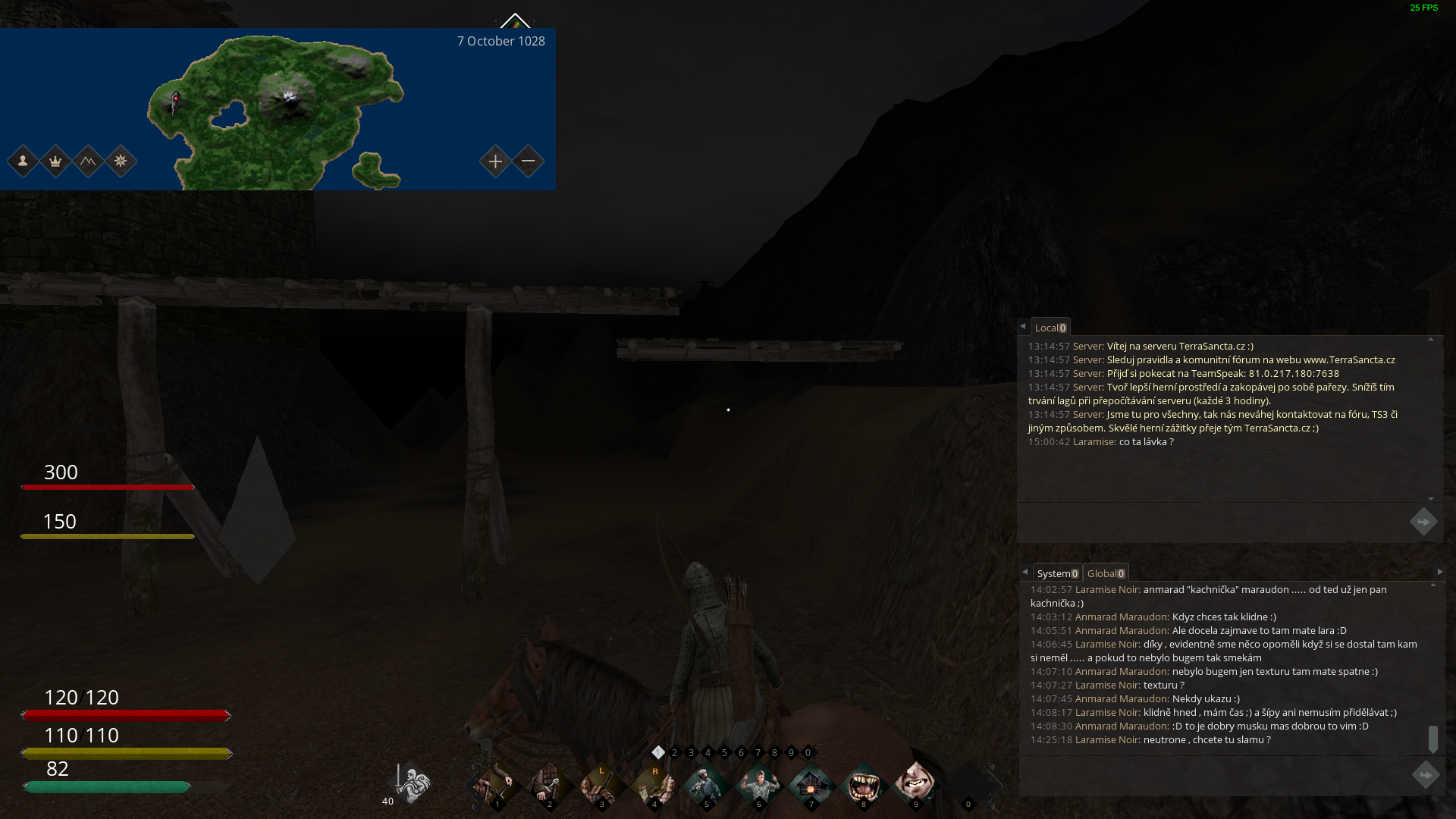Toggle the mountain terrain map filter
This screenshot has width=1456, height=819.
pos(88,162)
